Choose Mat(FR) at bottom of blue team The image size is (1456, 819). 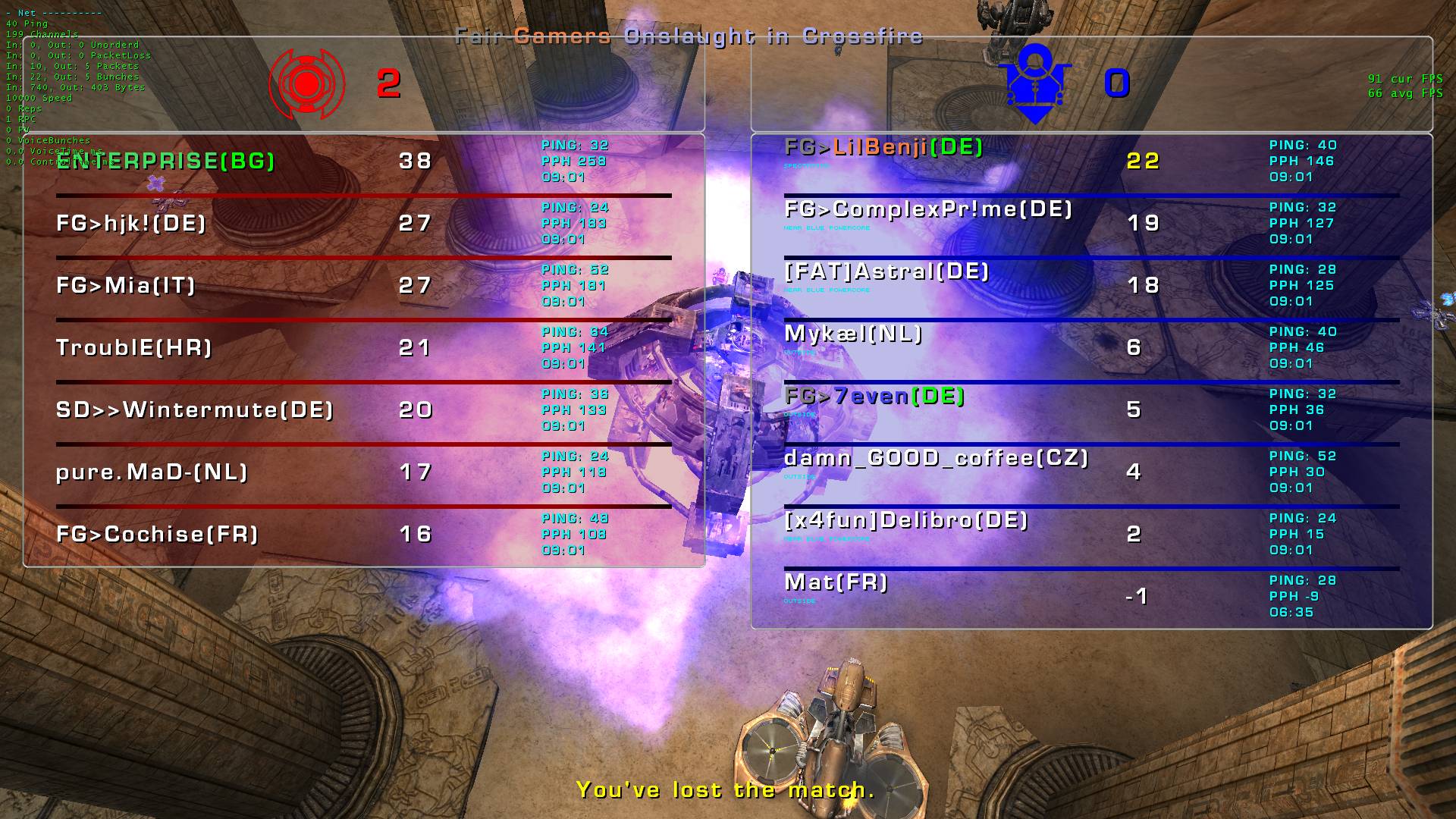click(836, 582)
